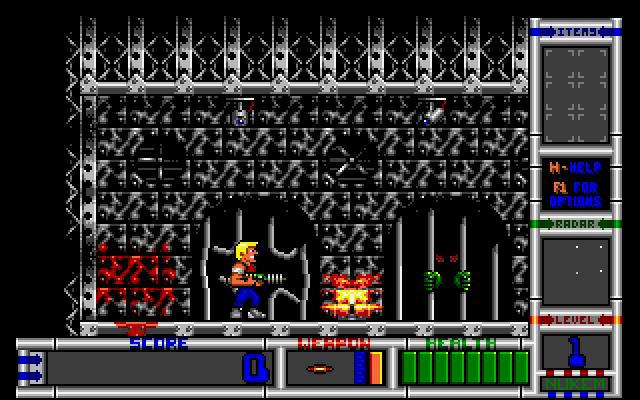Open the Items inventory panel

click(576, 95)
